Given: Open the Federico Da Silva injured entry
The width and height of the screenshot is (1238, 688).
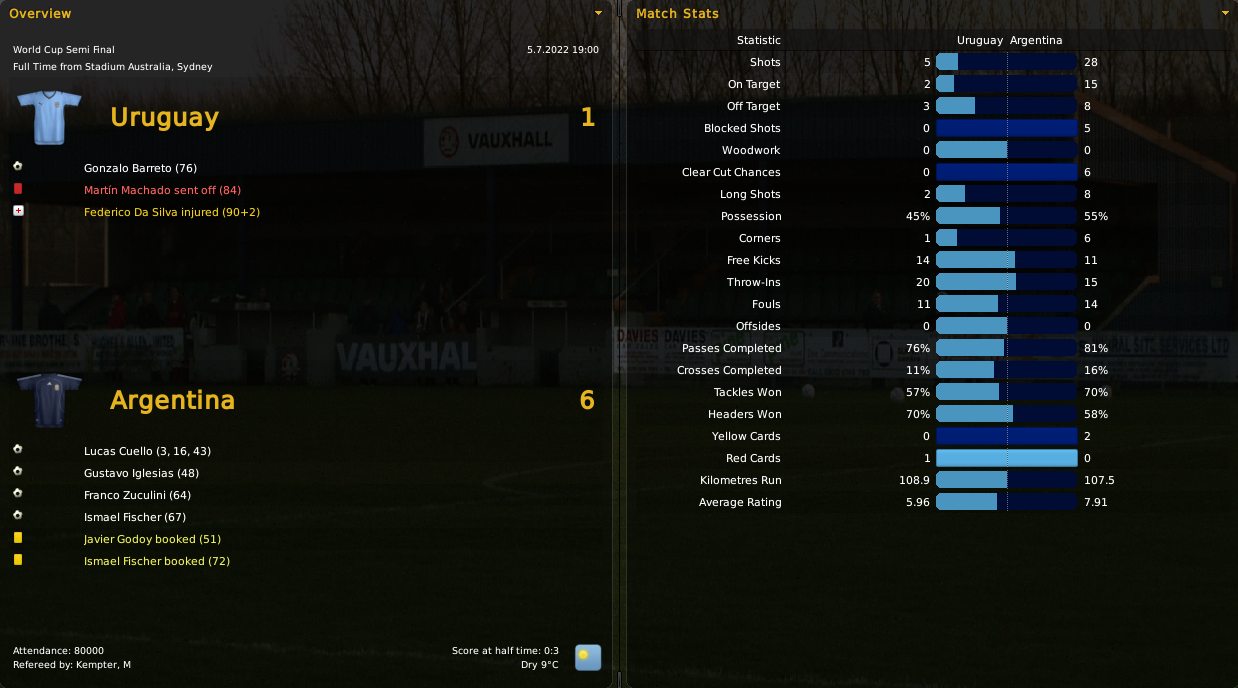Looking at the screenshot, I should coord(172,212).
